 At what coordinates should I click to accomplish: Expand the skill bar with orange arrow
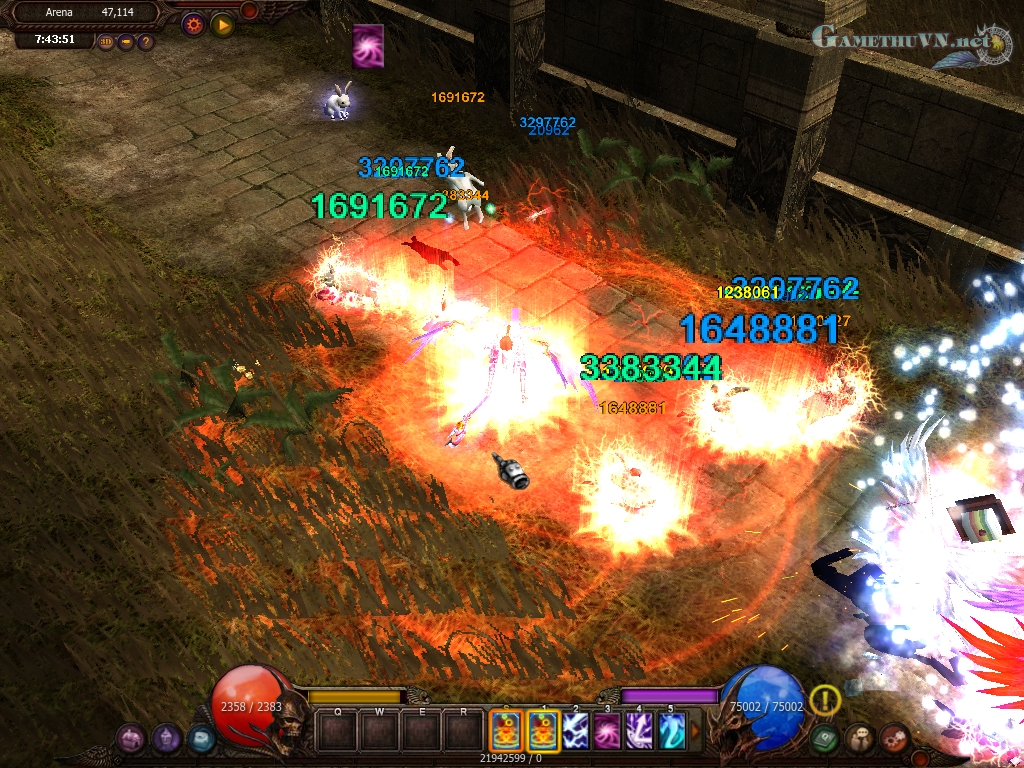pyautogui.click(x=696, y=730)
